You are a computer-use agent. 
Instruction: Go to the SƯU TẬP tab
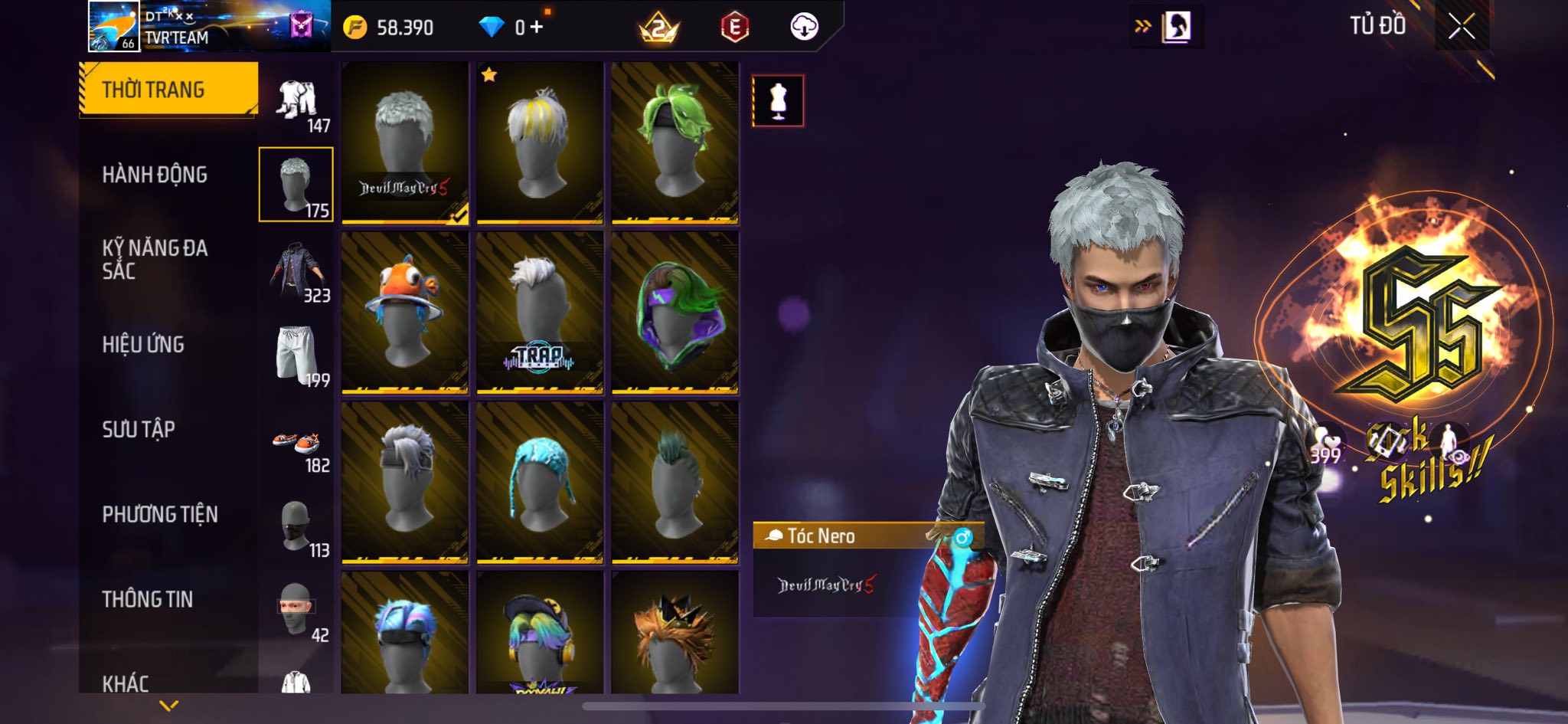139,429
